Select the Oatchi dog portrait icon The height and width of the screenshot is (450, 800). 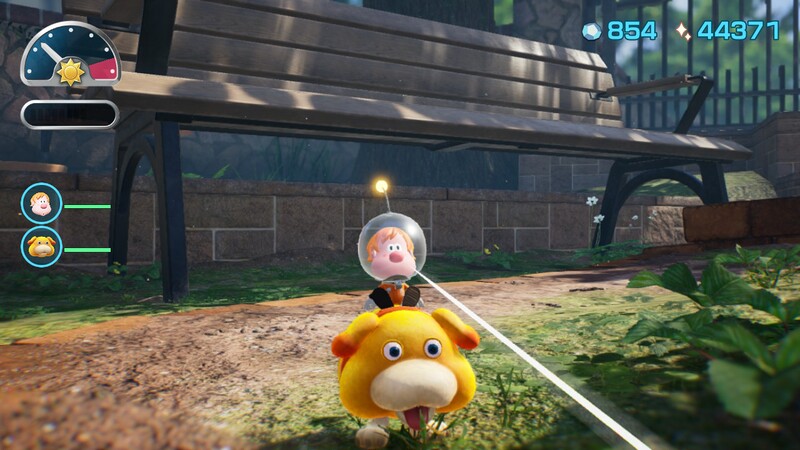coord(41,247)
